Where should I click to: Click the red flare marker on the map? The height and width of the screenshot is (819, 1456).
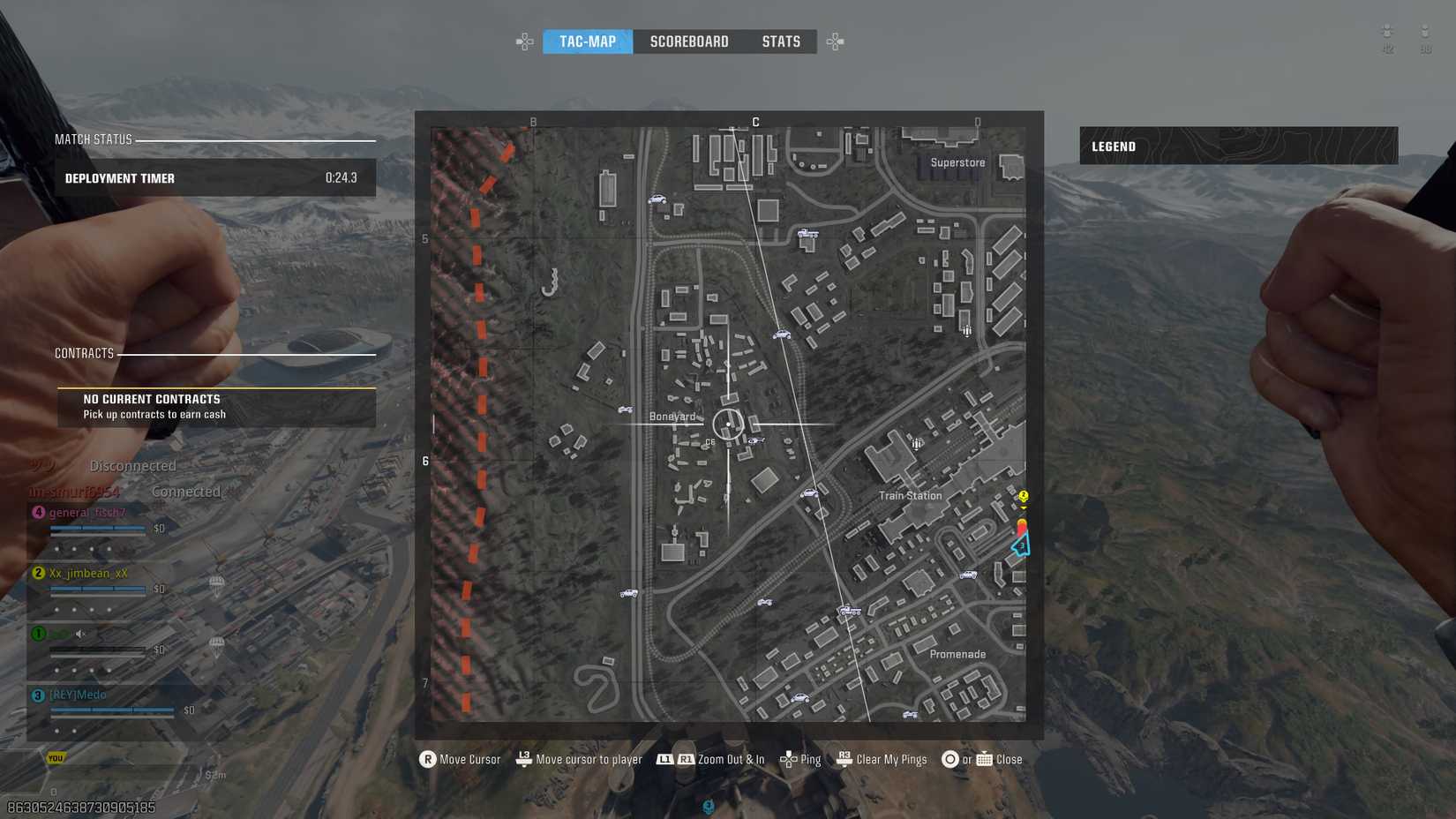[x=1022, y=527]
